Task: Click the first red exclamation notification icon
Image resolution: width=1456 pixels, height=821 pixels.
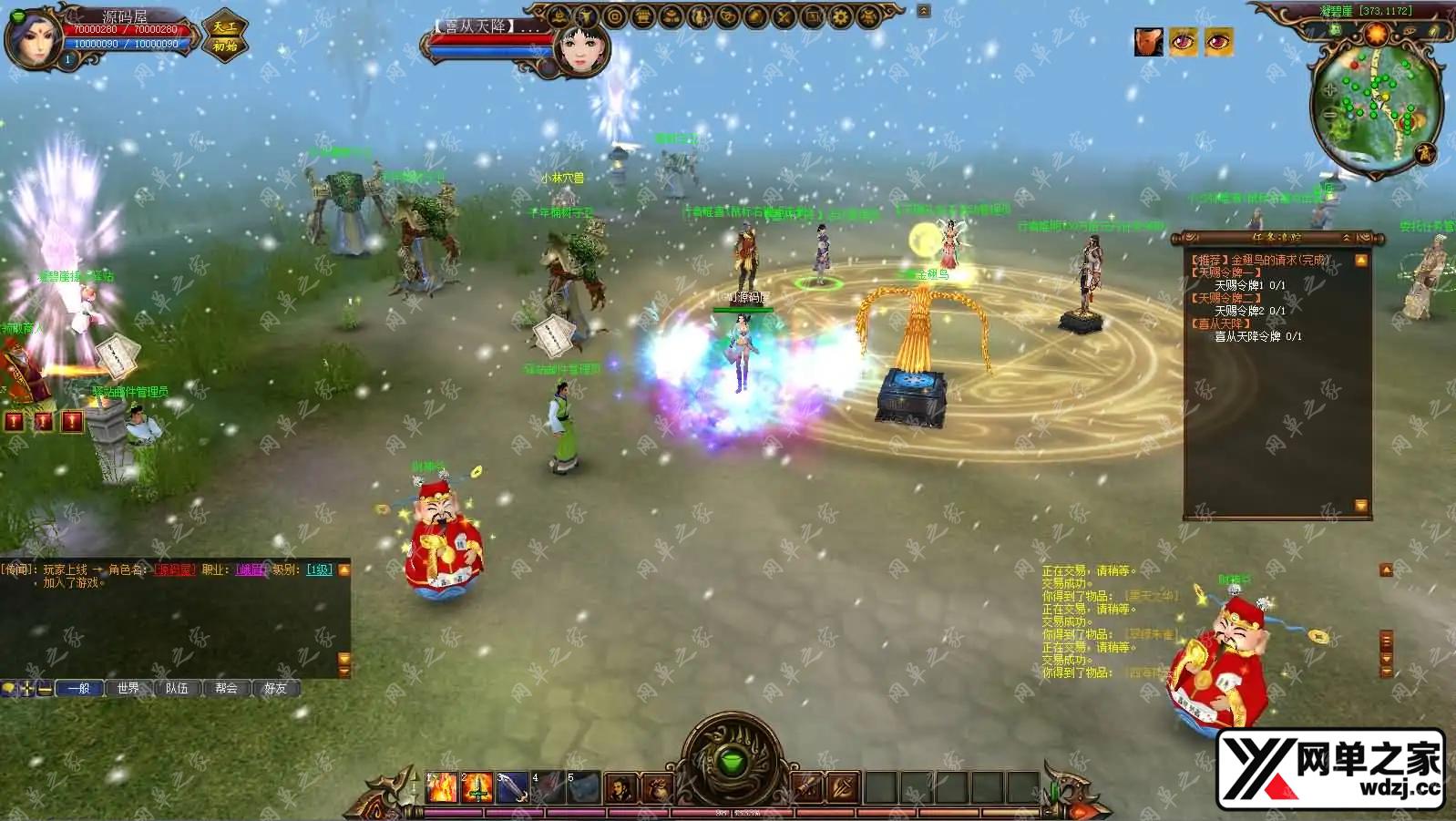Action: [15, 421]
